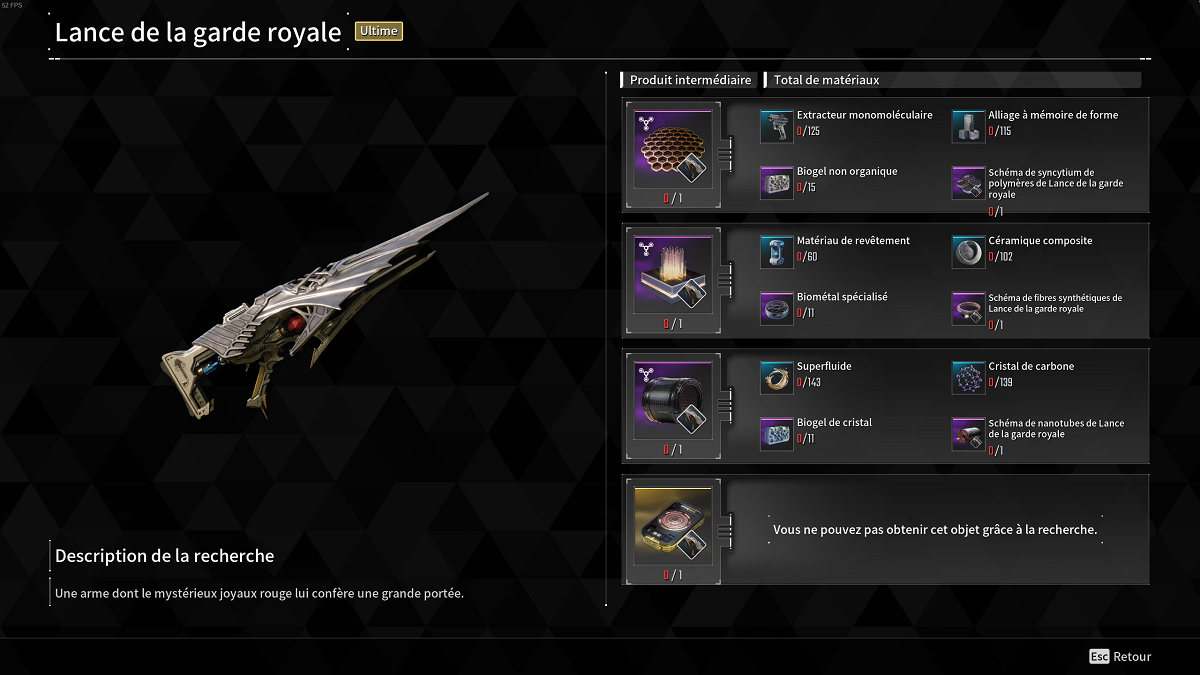
Task: Open the Schéma de syncytium de polymères icon
Action: (x=968, y=182)
